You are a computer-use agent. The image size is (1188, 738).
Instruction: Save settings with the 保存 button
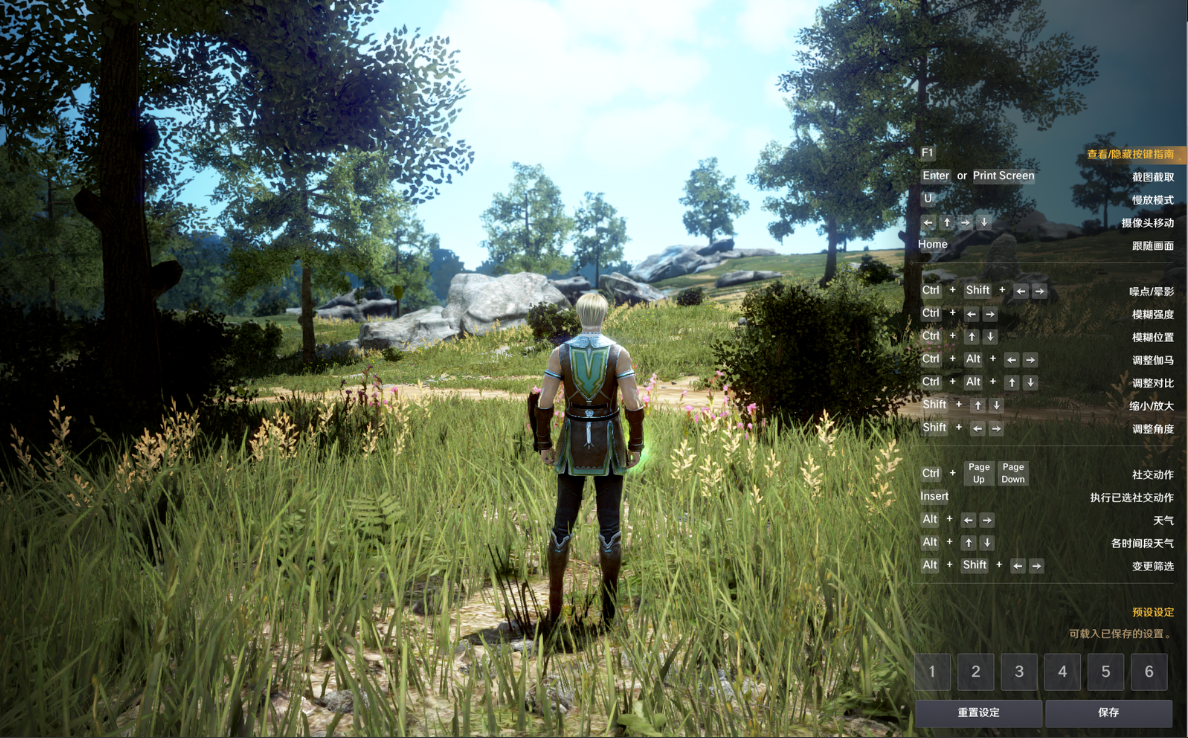pyautogui.click(x=1108, y=713)
